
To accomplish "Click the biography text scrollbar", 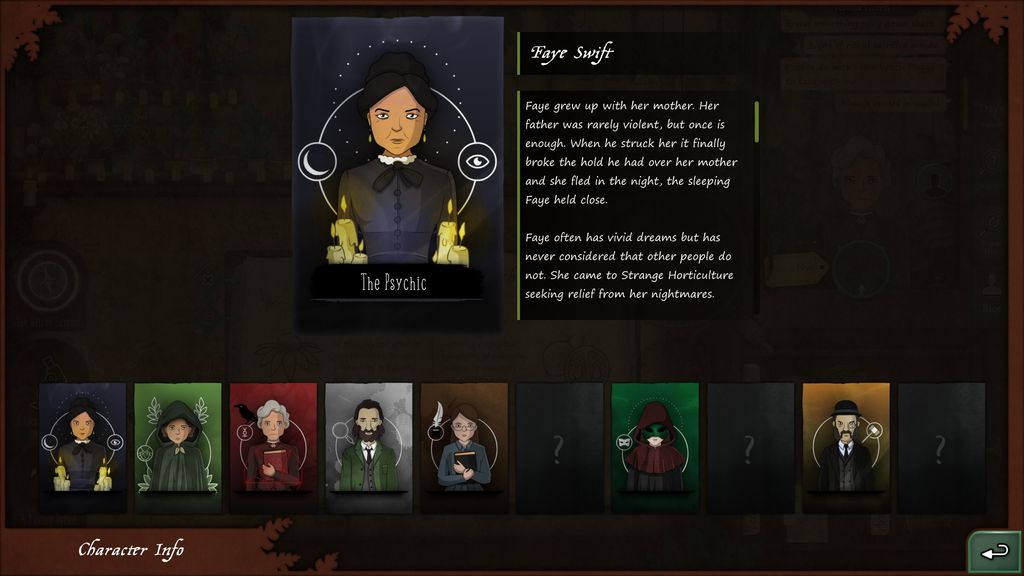I will 756,122.
